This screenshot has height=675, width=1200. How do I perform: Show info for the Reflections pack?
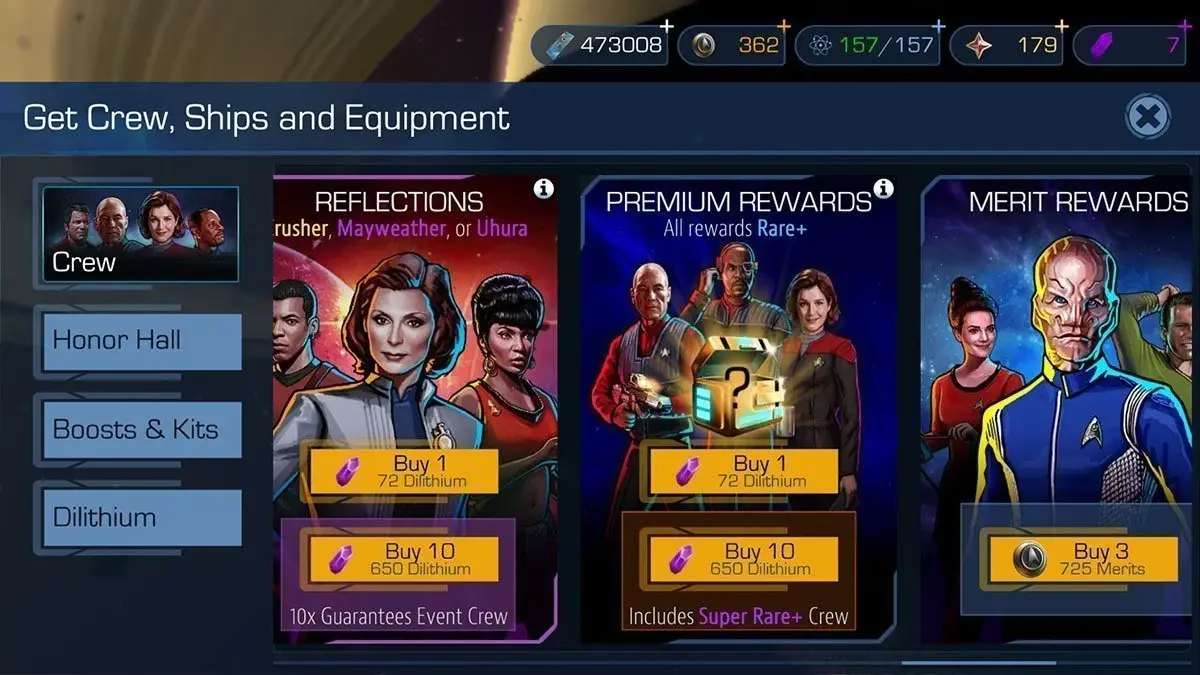[x=543, y=188]
